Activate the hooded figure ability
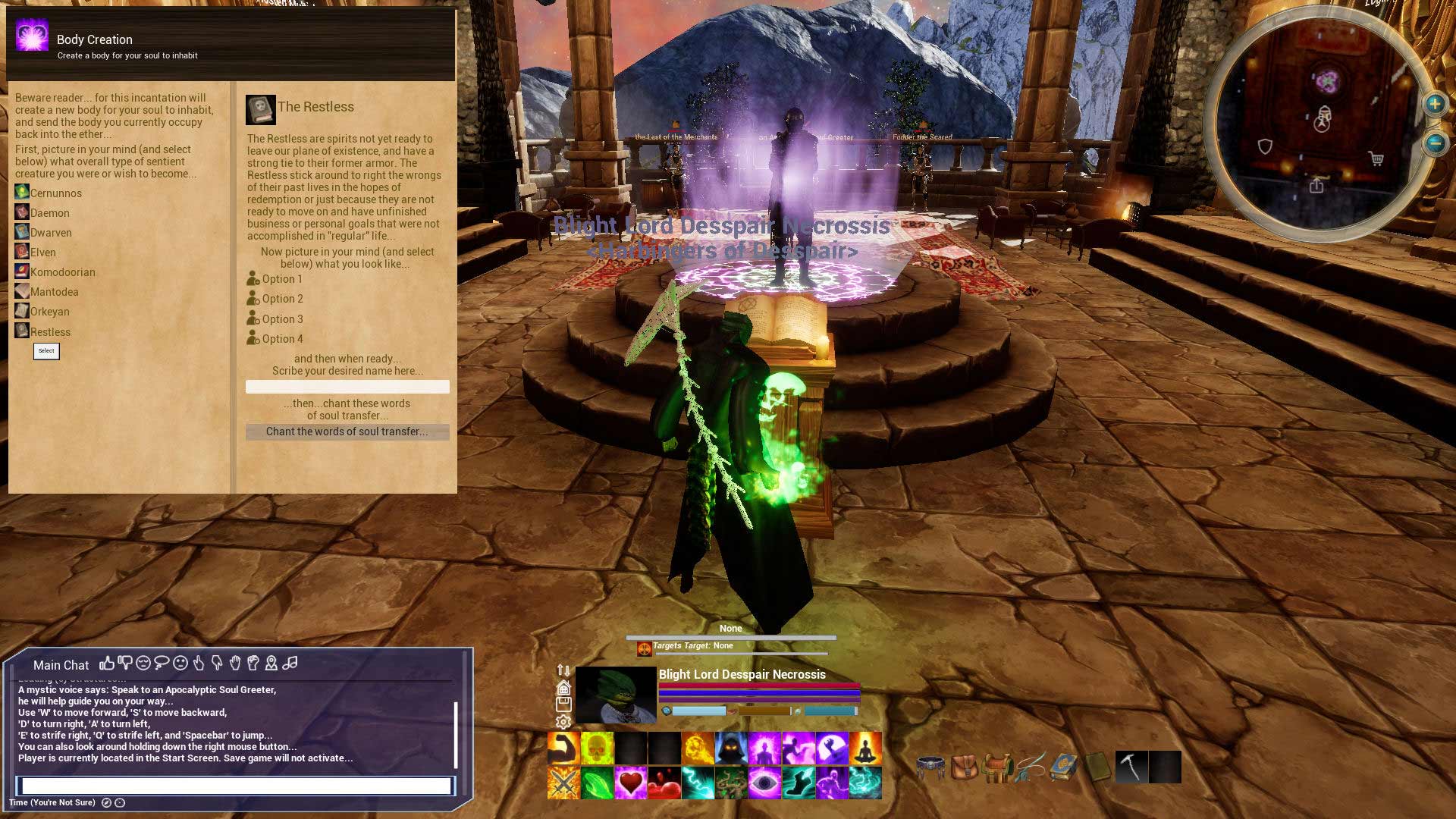The height and width of the screenshot is (819, 1456). (x=731, y=748)
